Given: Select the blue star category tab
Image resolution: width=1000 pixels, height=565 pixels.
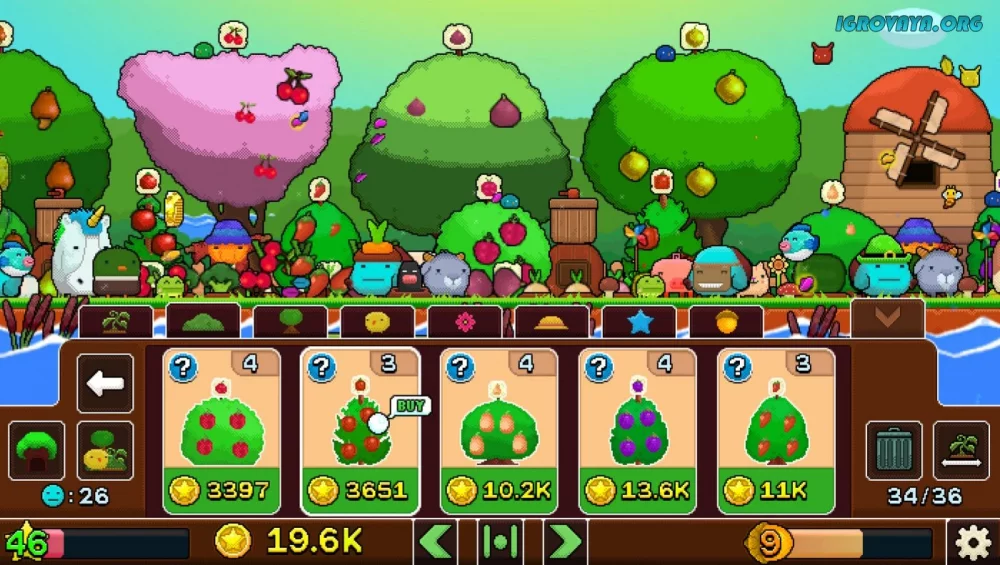Looking at the screenshot, I should [639, 322].
